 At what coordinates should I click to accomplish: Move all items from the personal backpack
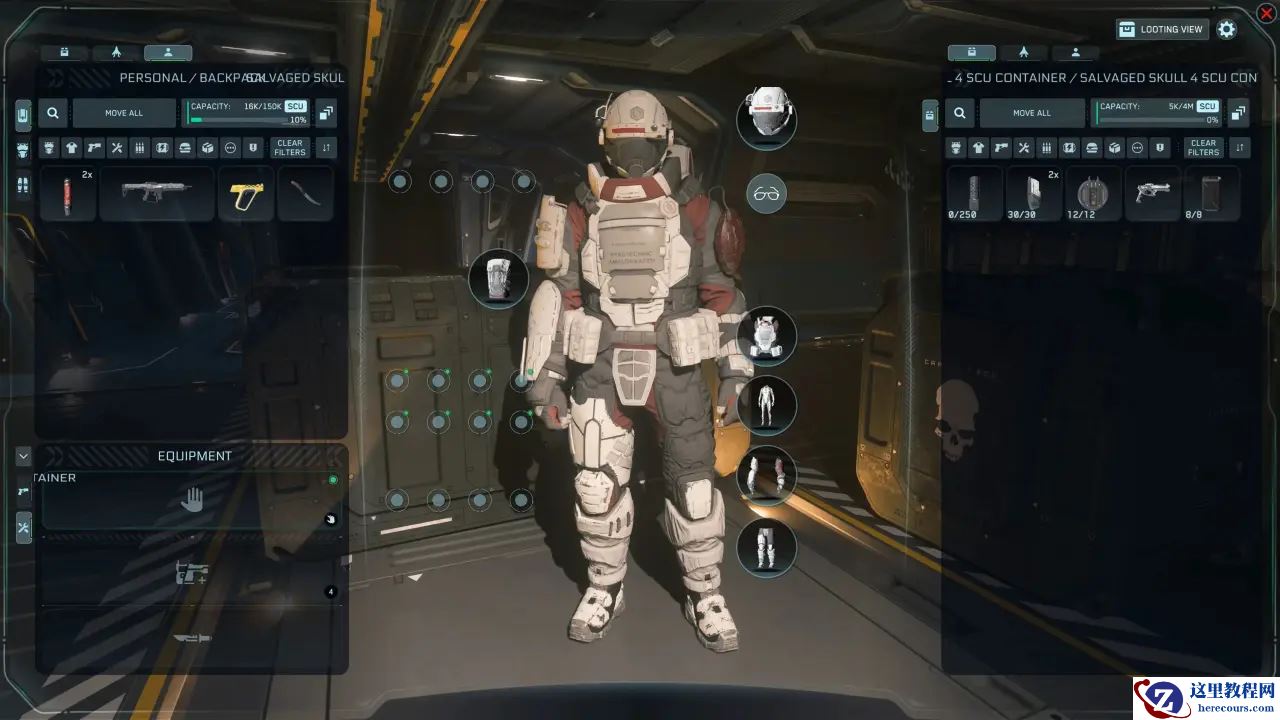124,113
